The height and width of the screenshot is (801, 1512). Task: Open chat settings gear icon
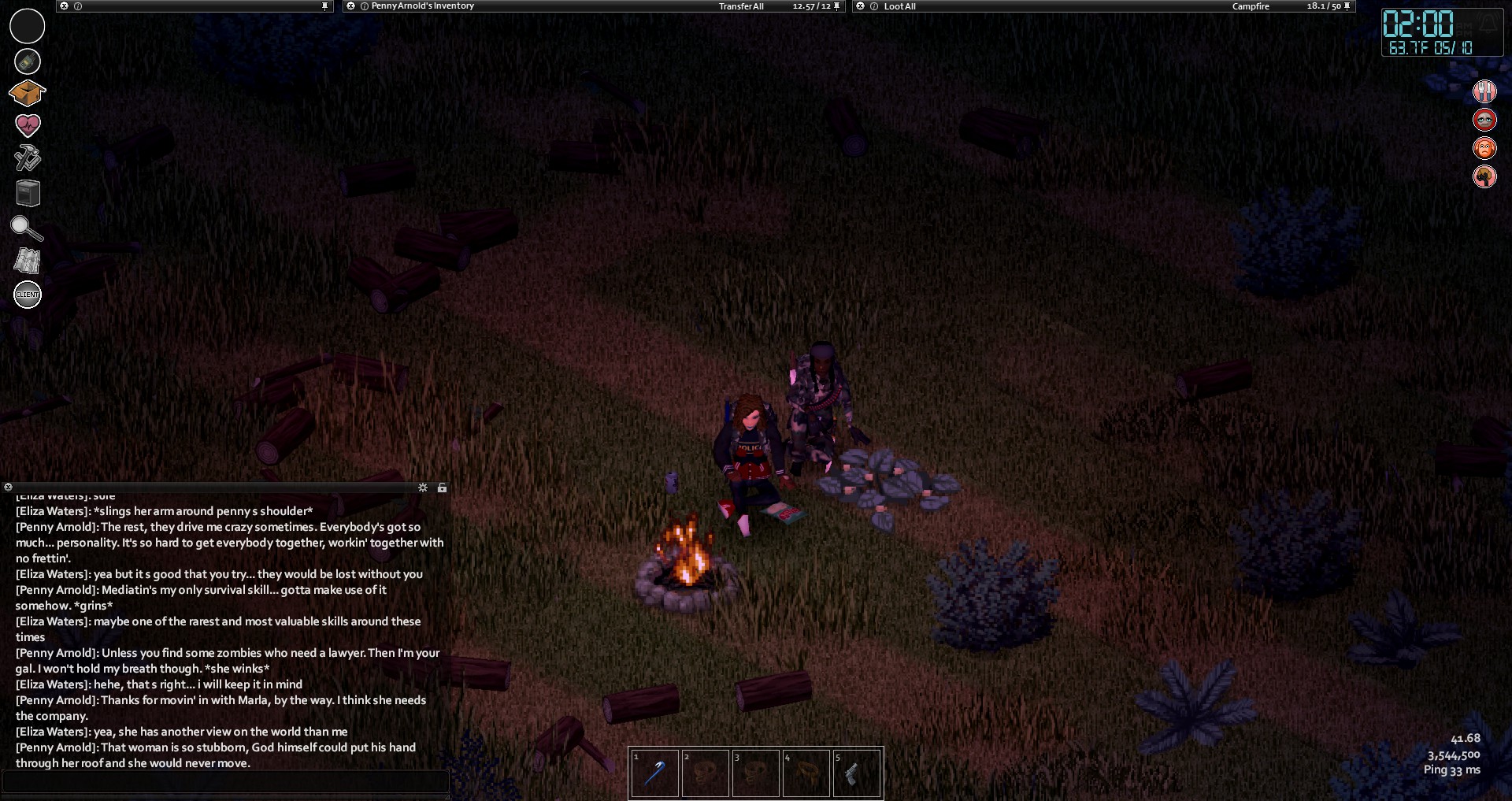point(423,488)
